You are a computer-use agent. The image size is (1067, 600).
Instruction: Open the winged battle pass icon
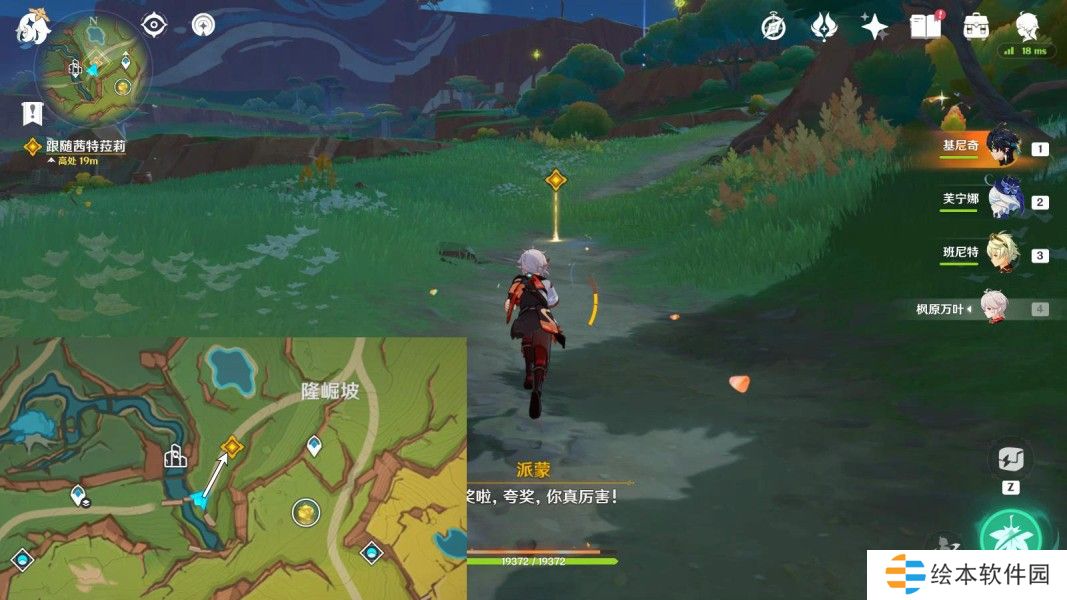(x=823, y=27)
